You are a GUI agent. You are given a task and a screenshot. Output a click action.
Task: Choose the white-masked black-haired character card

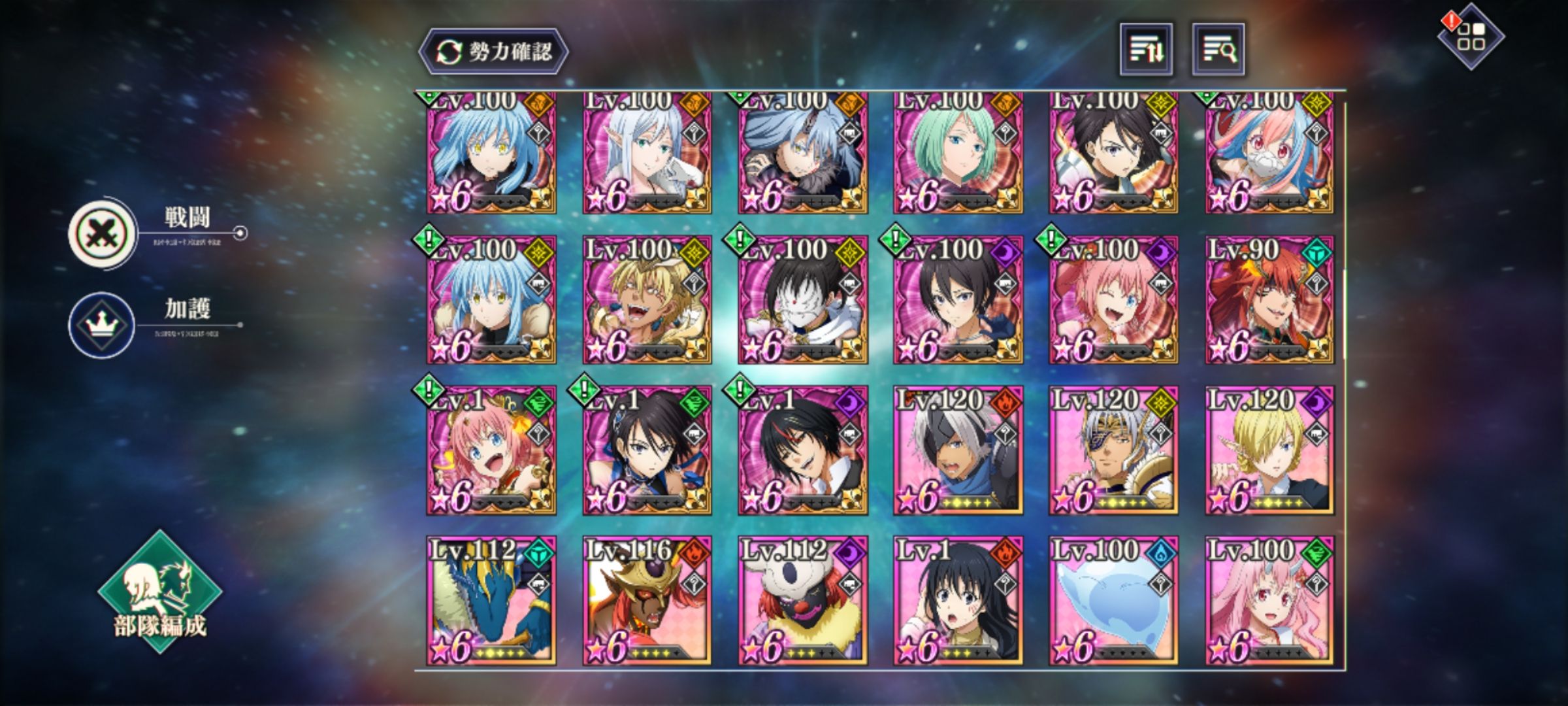(802, 301)
